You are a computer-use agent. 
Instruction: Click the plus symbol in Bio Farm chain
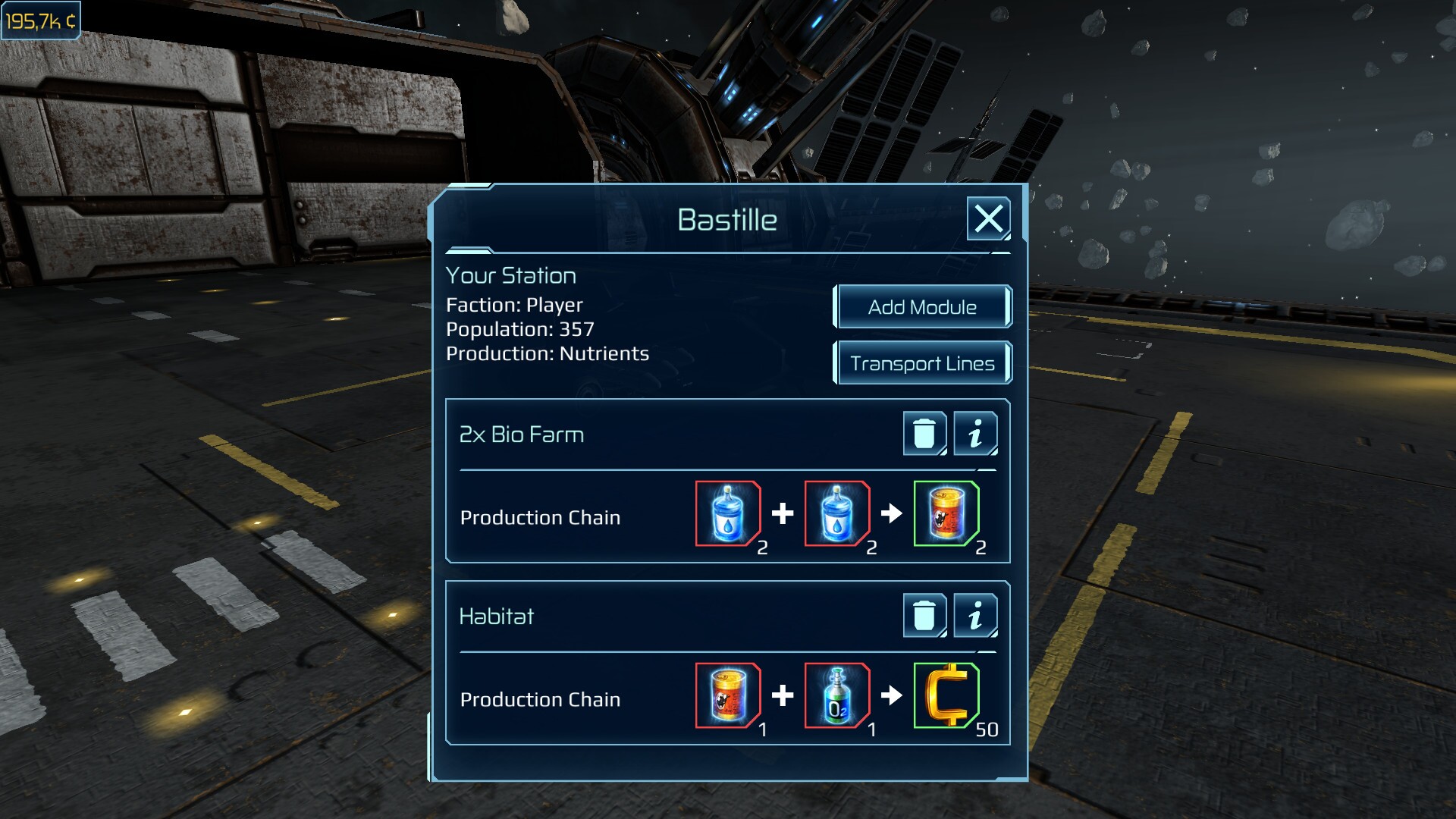tap(783, 513)
